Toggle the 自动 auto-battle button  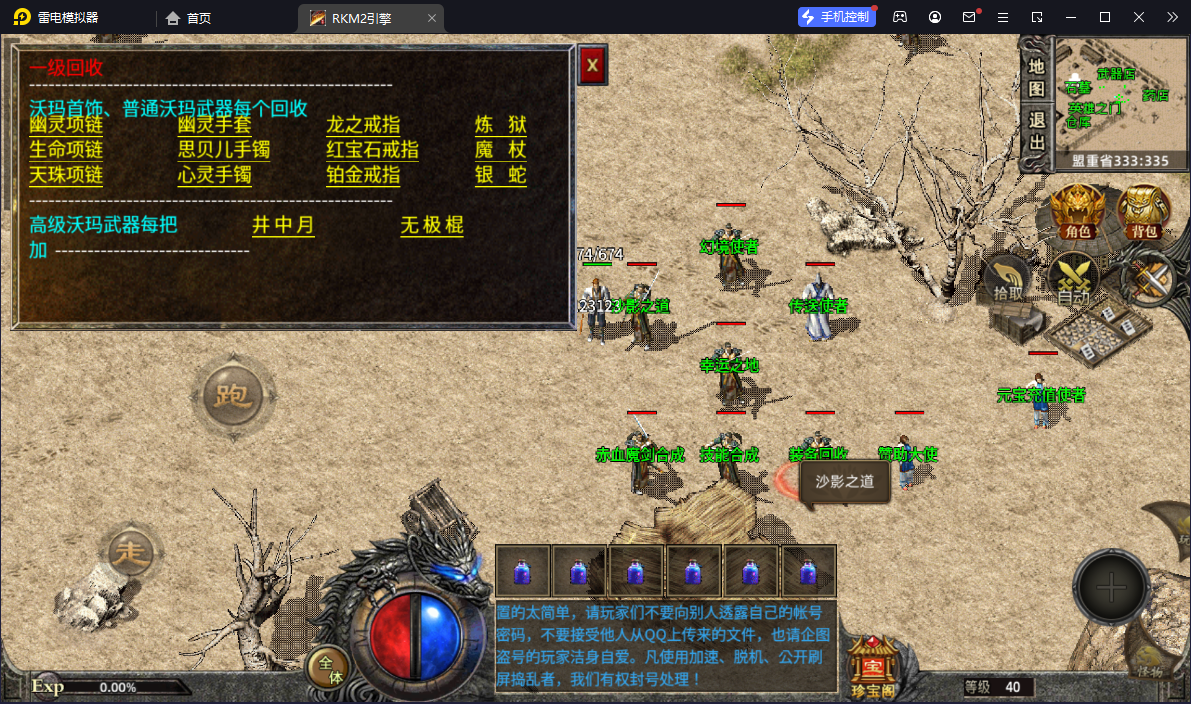coord(1073,279)
